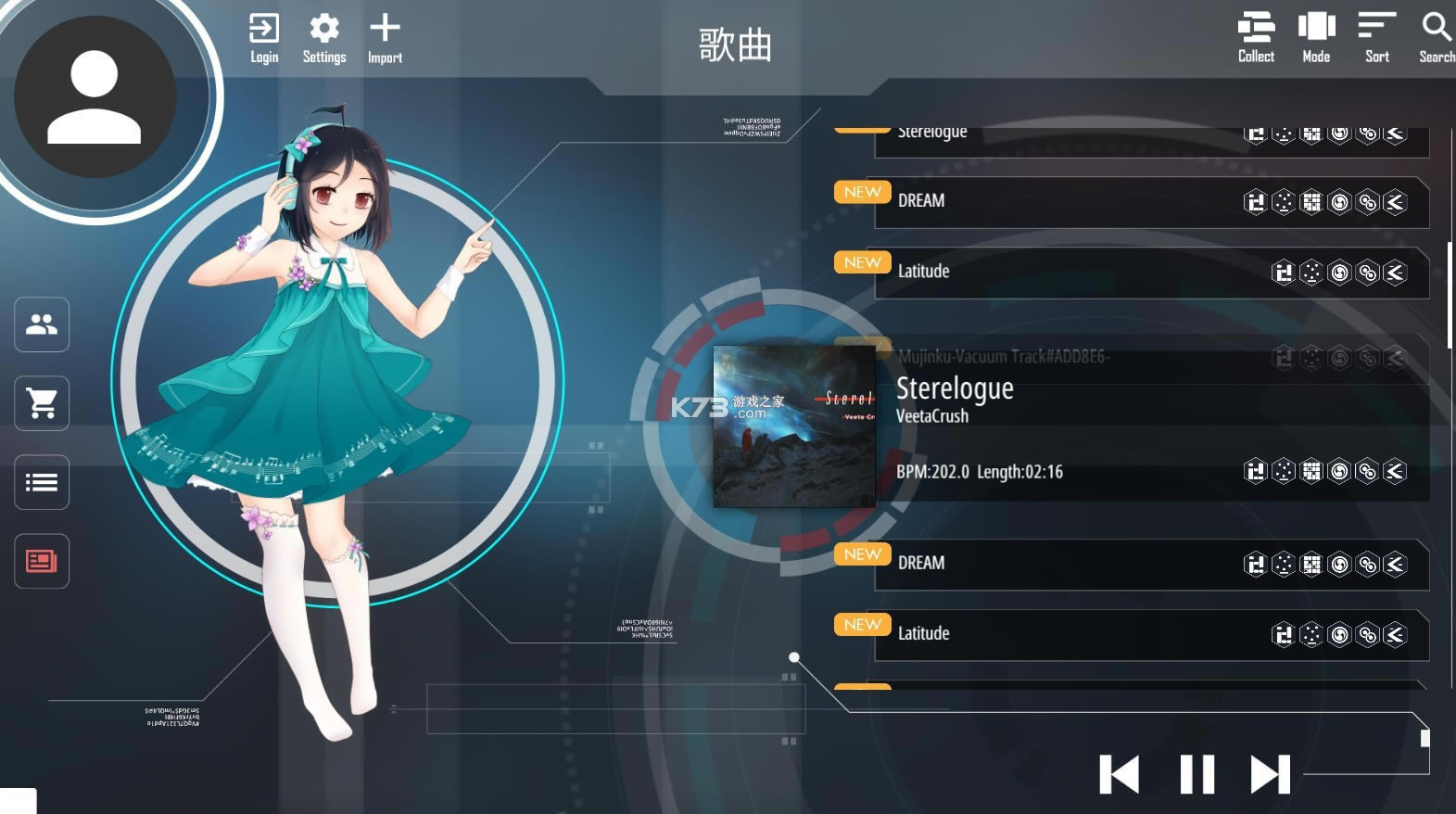
Task: Pause the current song preview
Action: (x=1196, y=774)
